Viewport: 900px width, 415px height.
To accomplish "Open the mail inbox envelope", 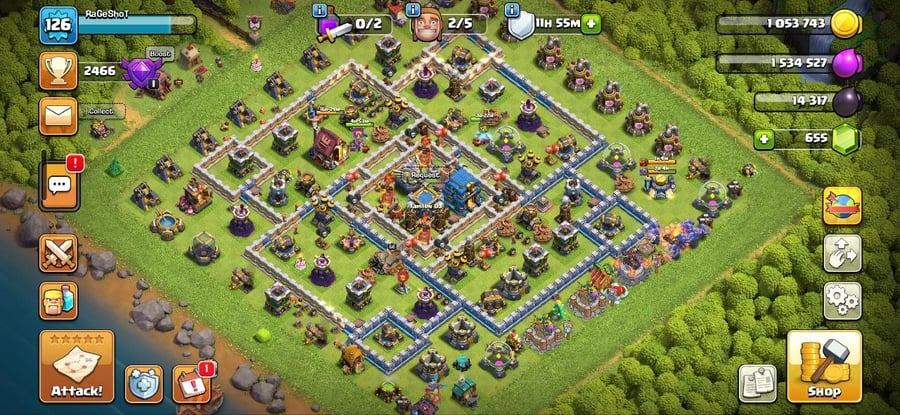I will (58, 115).
